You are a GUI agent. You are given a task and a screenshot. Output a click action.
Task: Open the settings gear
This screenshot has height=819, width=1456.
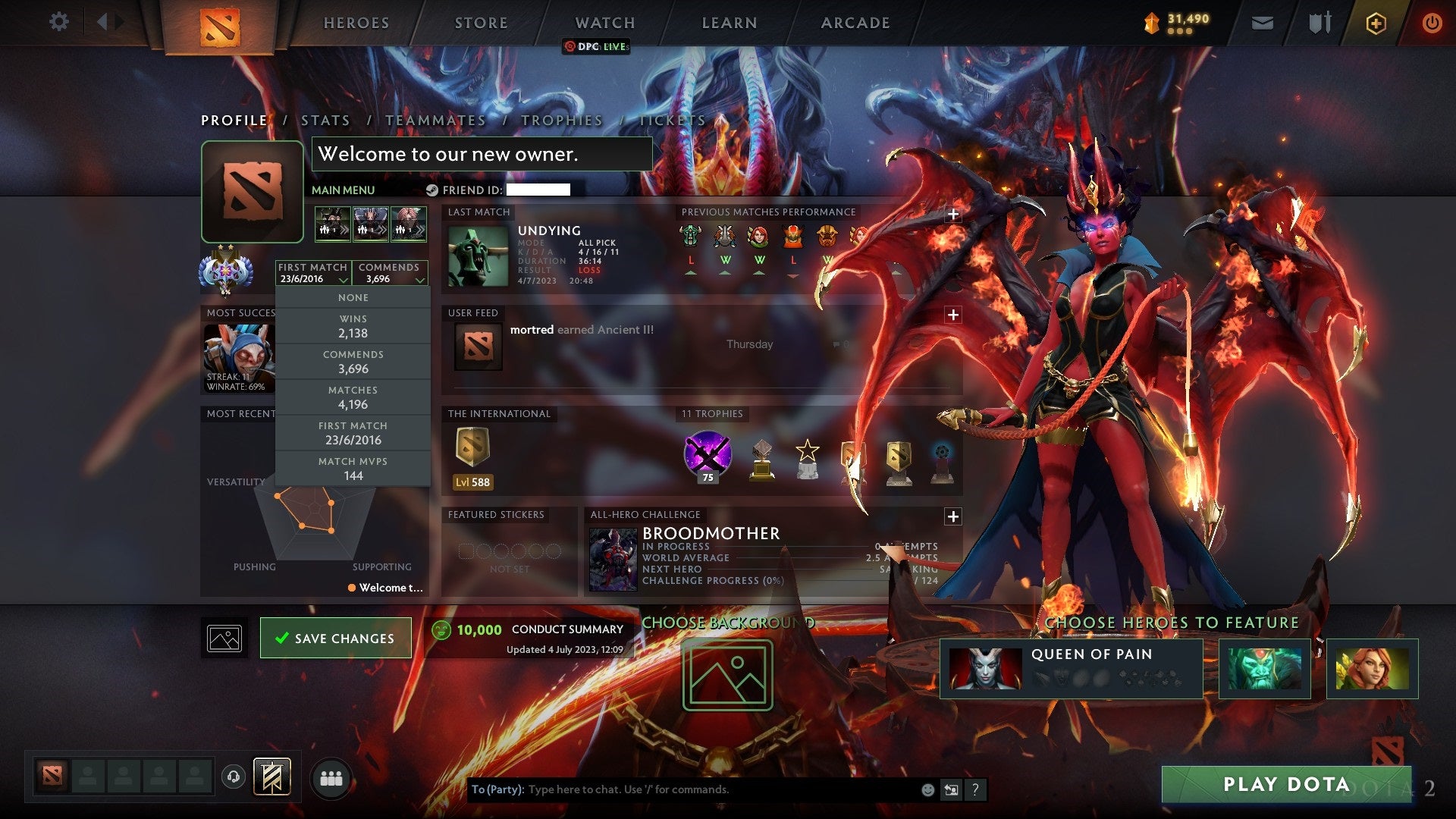coord(59,21)
